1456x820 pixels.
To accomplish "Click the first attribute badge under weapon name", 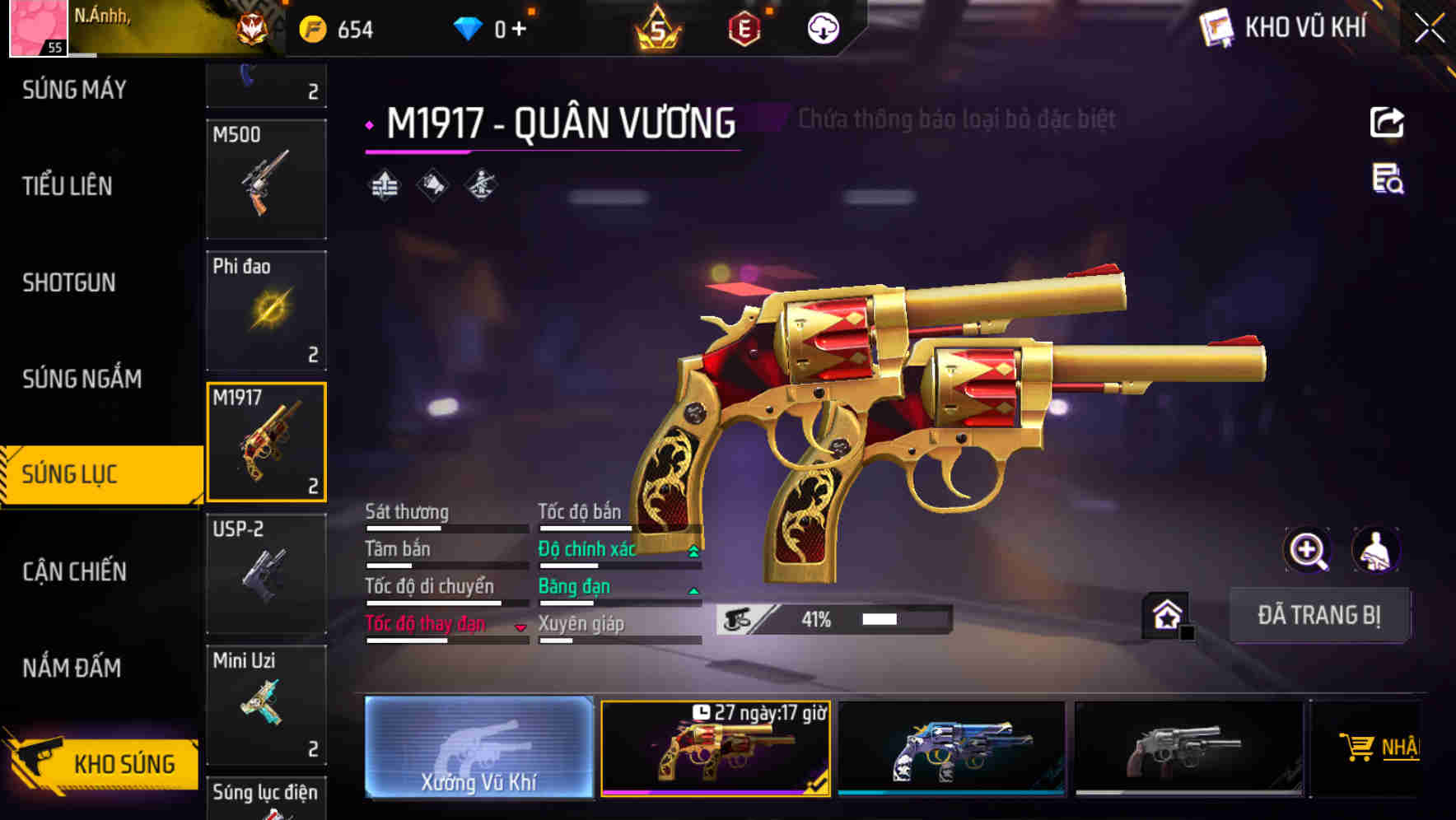I will 385,185.
